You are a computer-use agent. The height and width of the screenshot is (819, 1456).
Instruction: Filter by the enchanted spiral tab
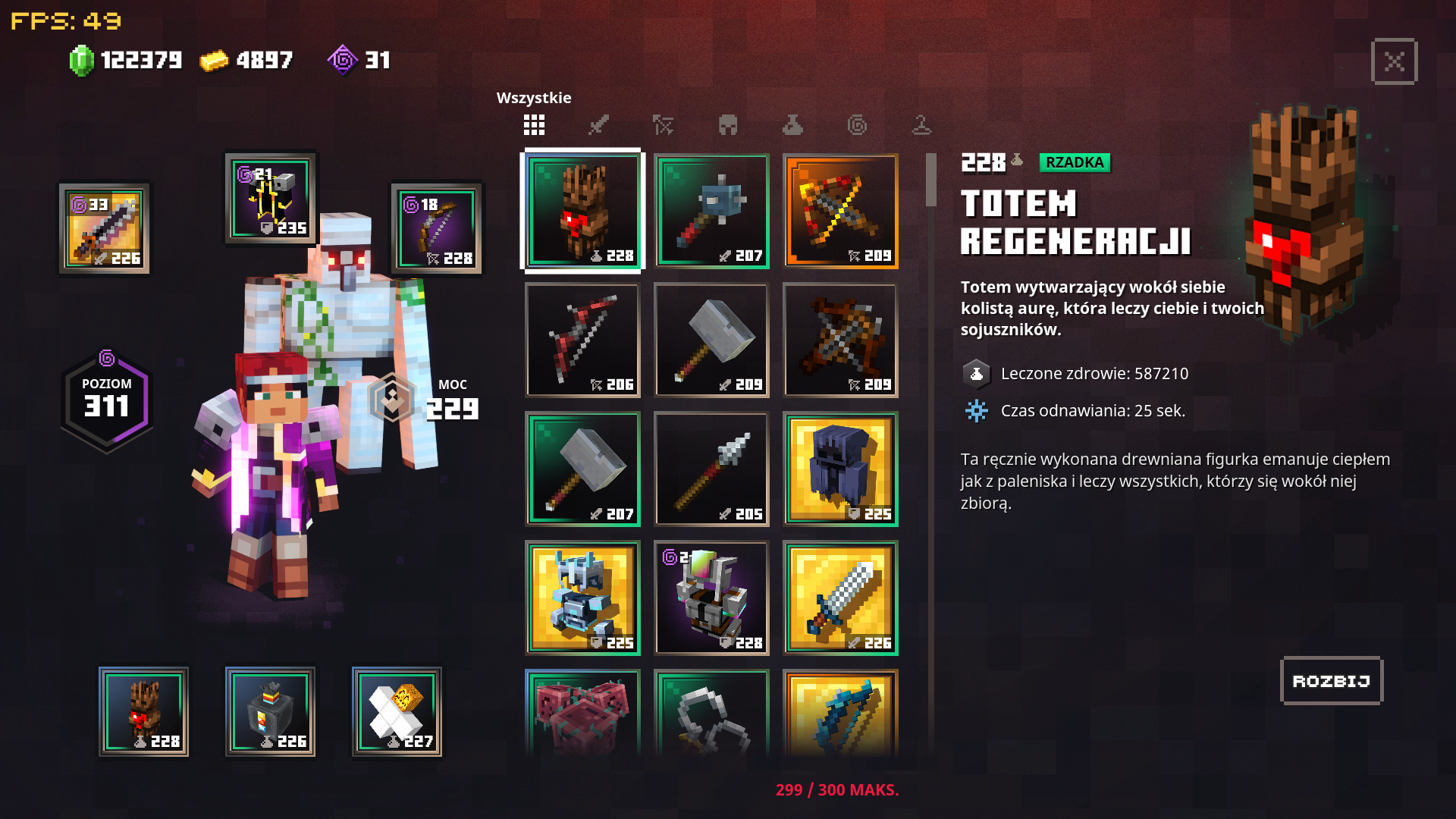pos(857,125)
